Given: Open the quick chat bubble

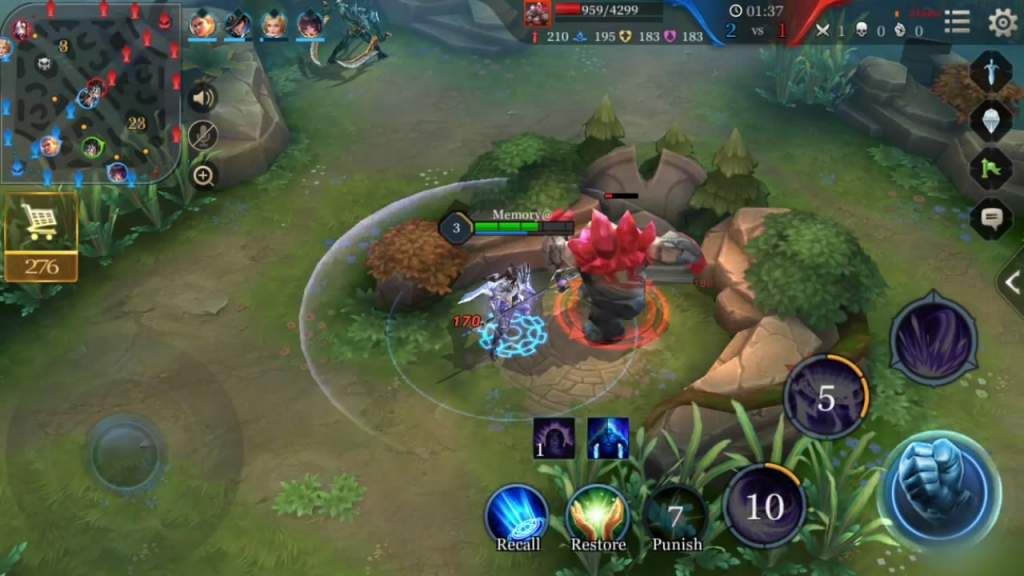Looking at the screenshot, I should click(990, 217).
